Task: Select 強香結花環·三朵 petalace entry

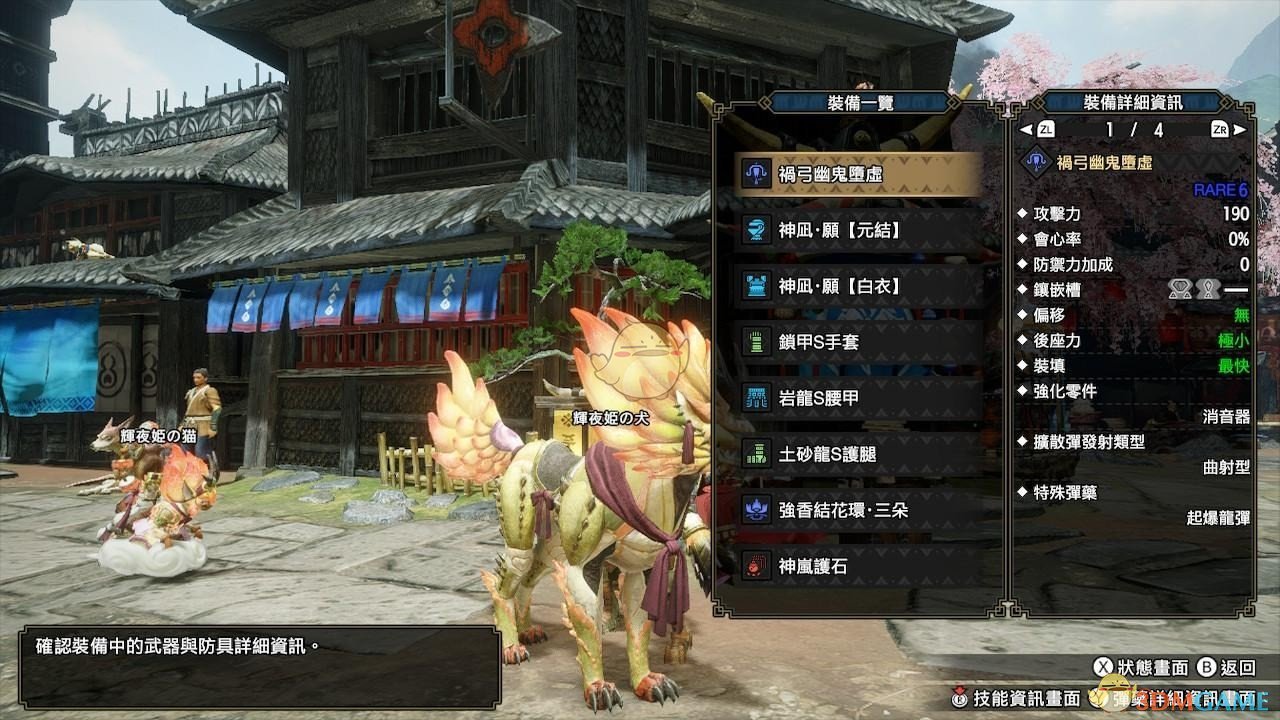Action: [x=858, y=510]
